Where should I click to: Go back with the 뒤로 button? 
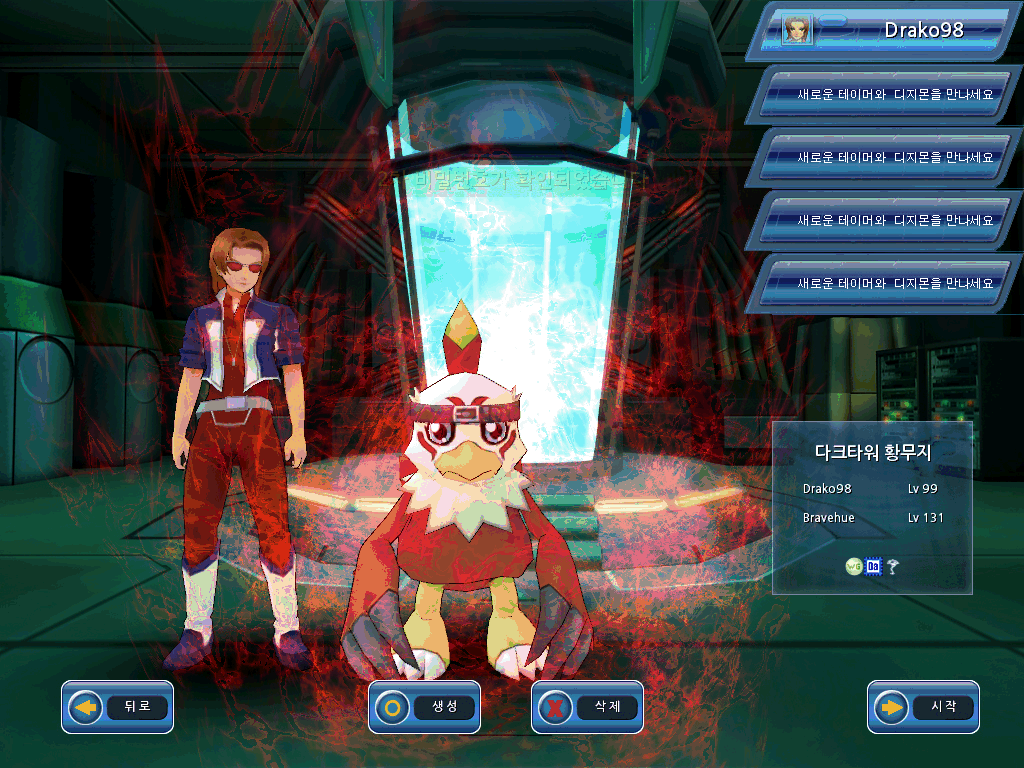point(118,707)
